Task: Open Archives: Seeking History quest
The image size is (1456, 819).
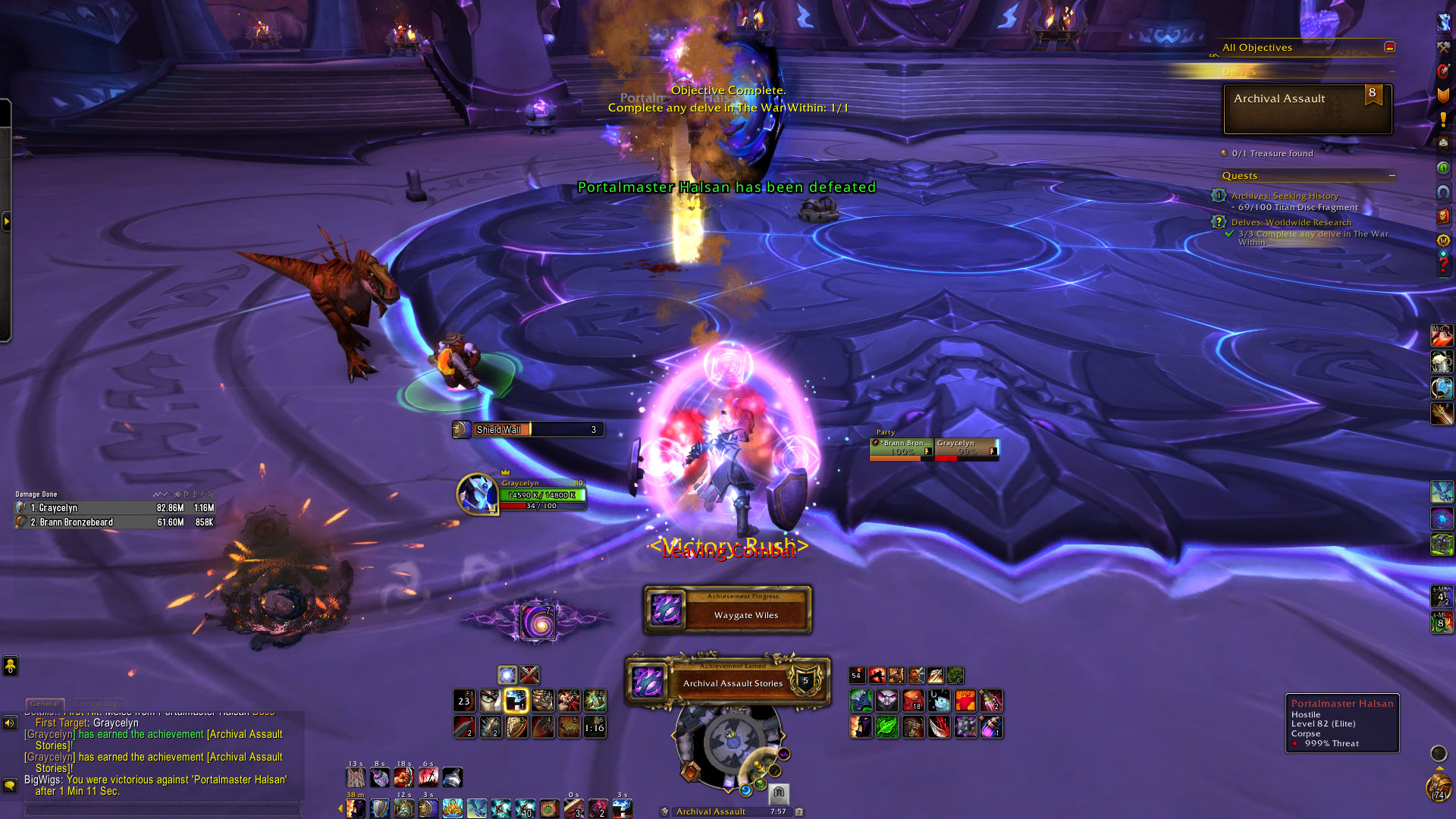Action: click(1285, 196)
